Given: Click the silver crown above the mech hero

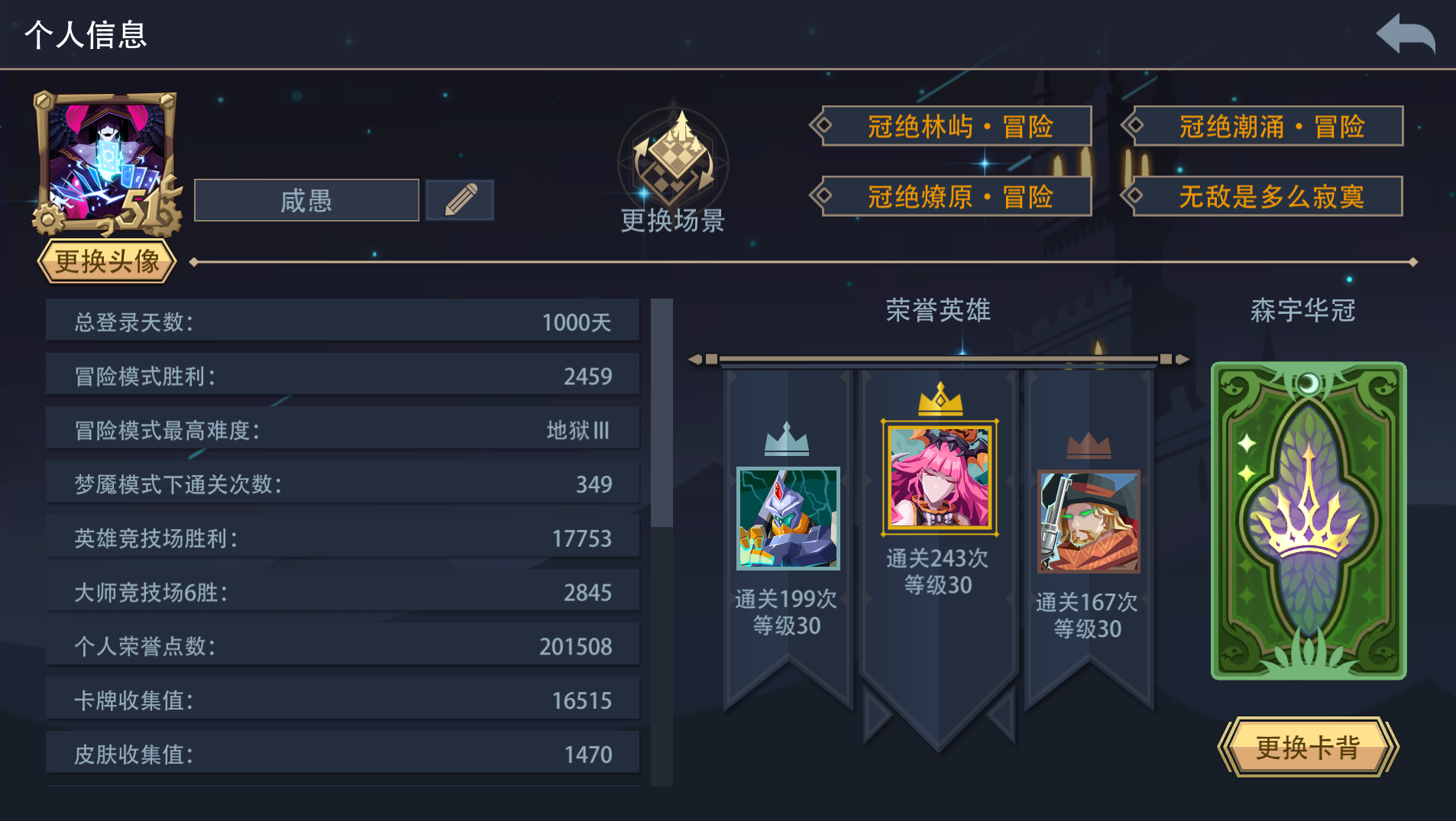Looking at the screenshot, I should pos(788,441).
